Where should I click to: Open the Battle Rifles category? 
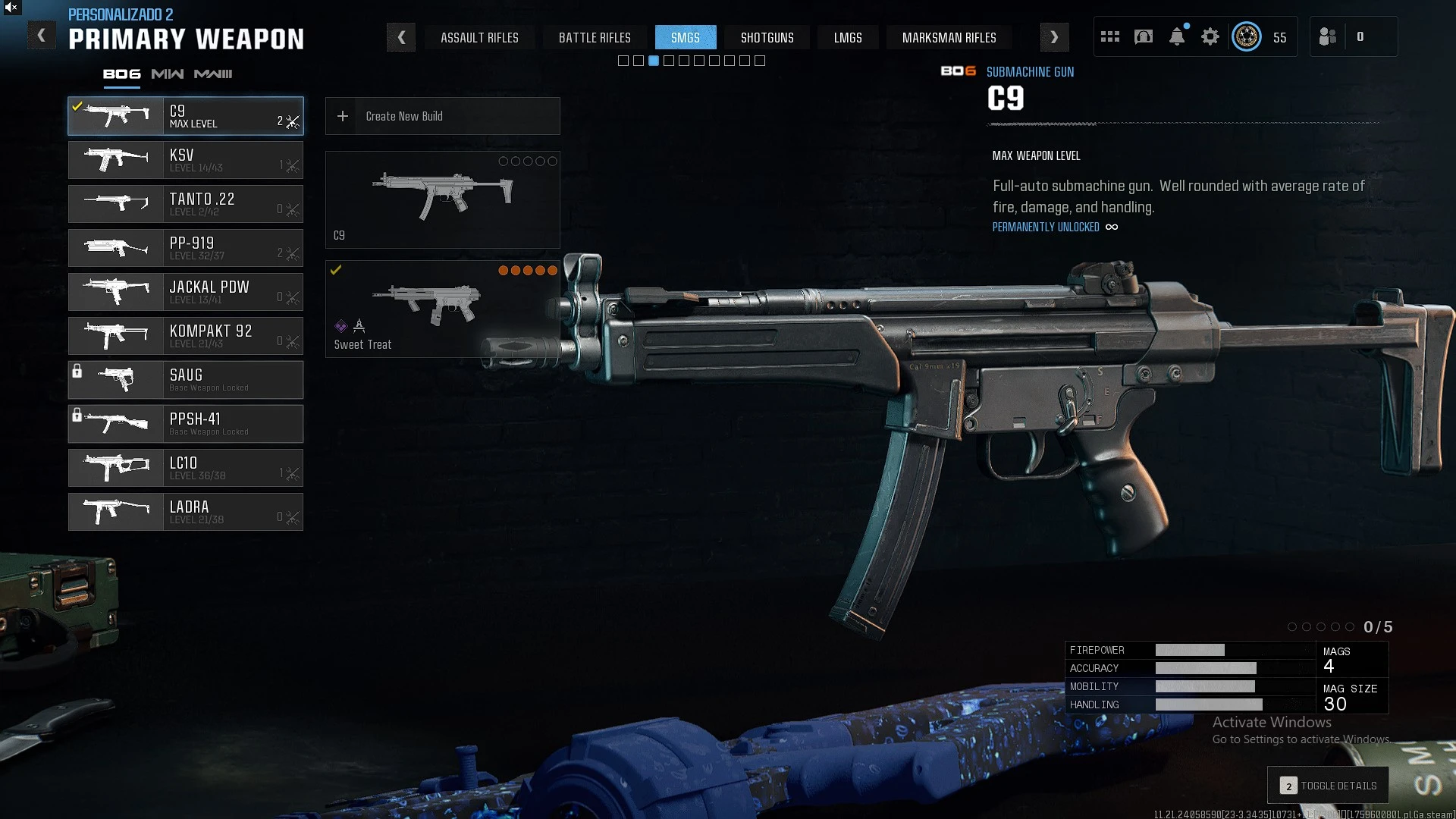pos(595,38)
